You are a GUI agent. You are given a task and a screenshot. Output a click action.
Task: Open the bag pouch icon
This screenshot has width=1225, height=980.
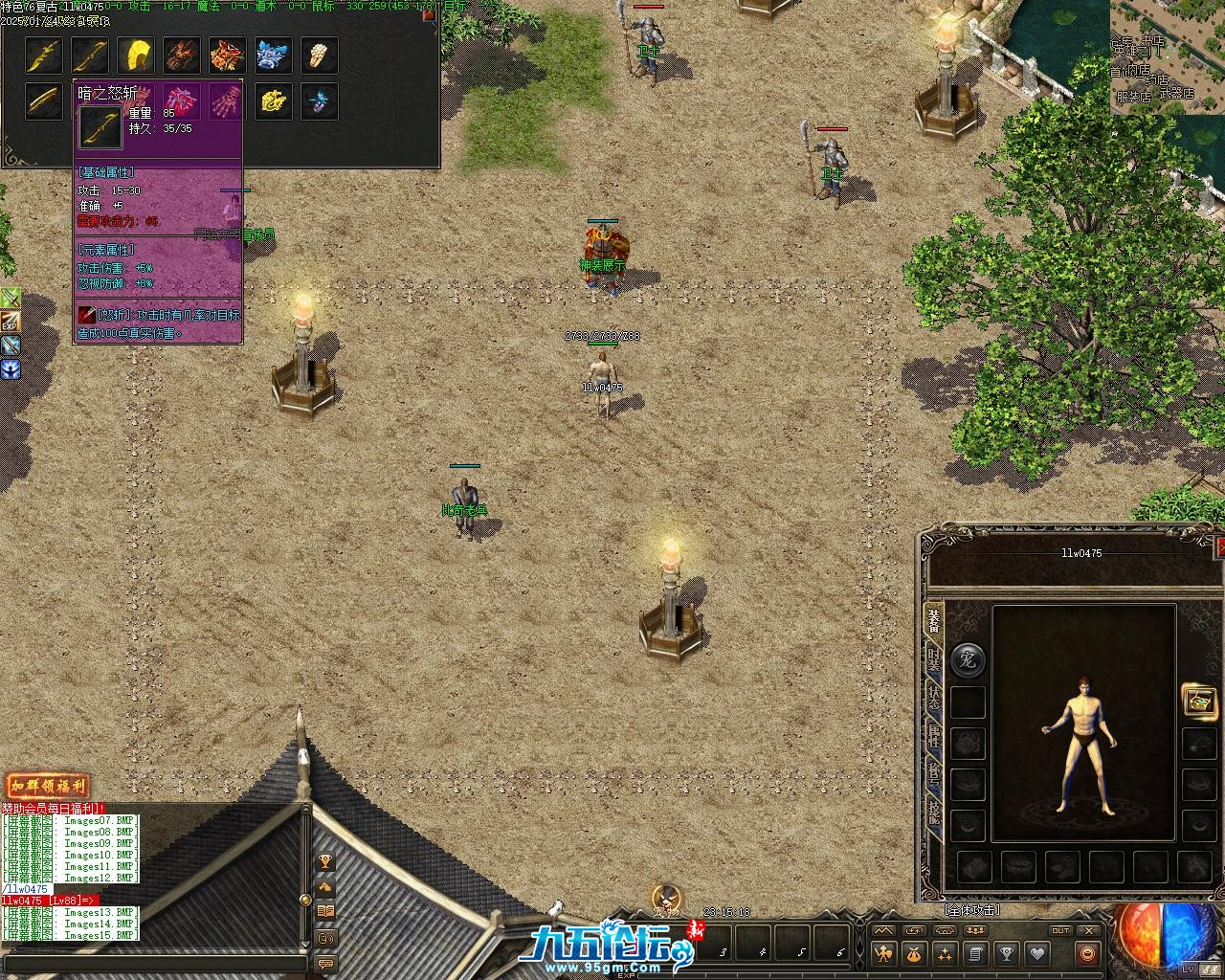[x=914, y=953]
